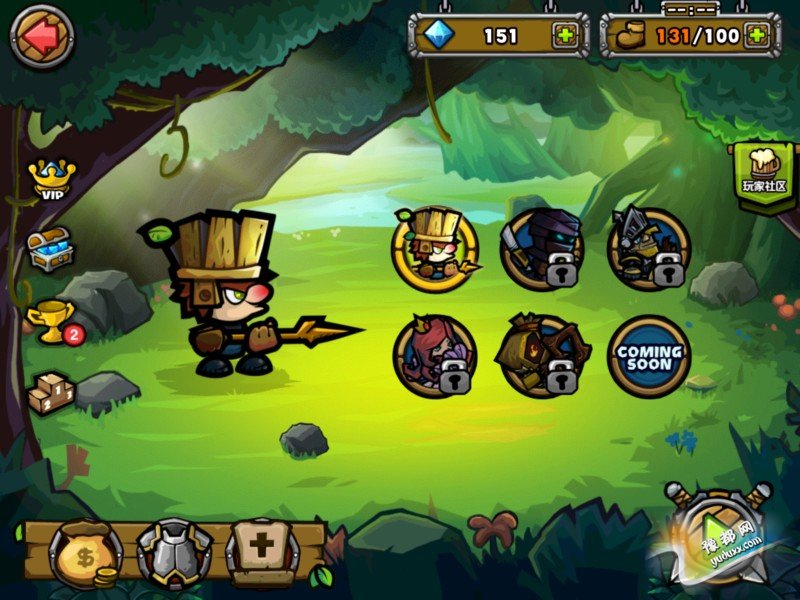Choose the locked dark ninja hero
The image size is (800, 600).
click(541, 249)
